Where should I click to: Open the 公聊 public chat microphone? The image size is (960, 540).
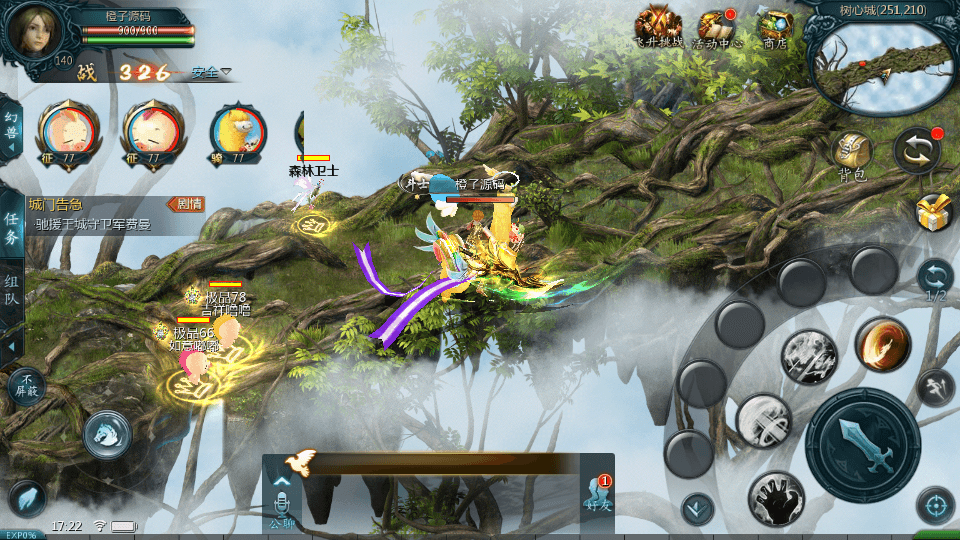coord(282,497)
